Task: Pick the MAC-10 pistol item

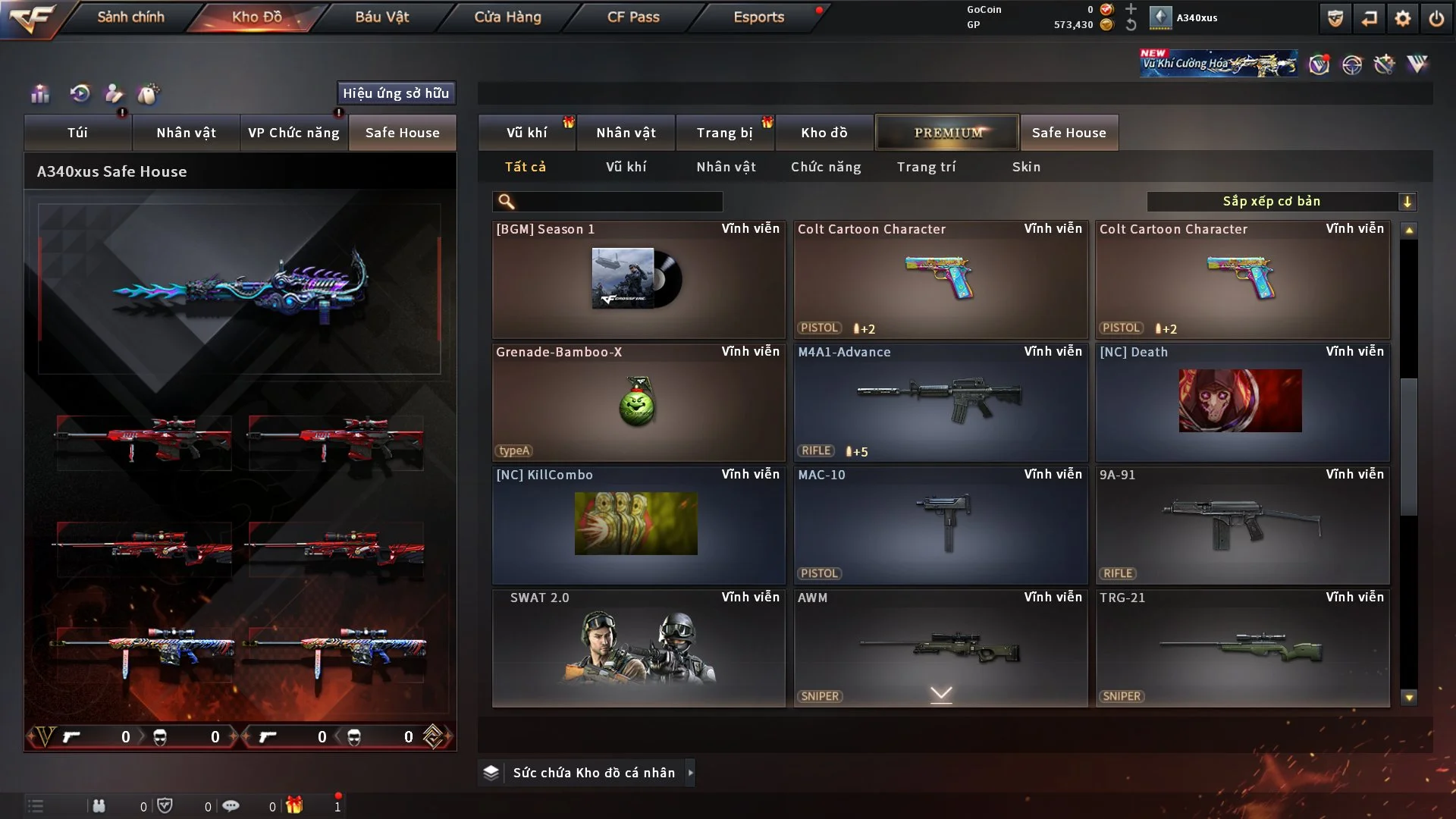Action: tap(940, 526)
